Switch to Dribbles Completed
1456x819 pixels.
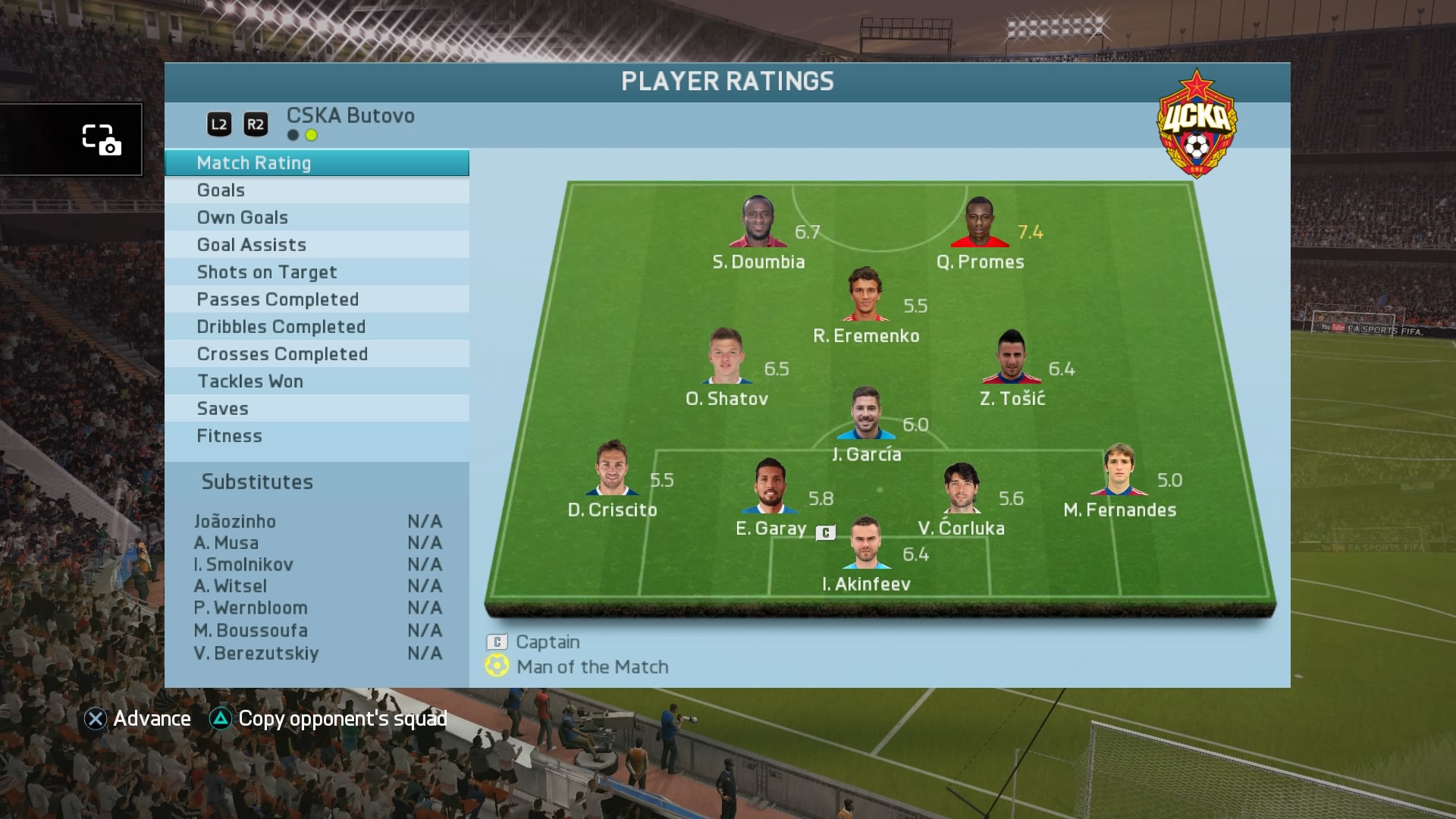coord(316,327)
